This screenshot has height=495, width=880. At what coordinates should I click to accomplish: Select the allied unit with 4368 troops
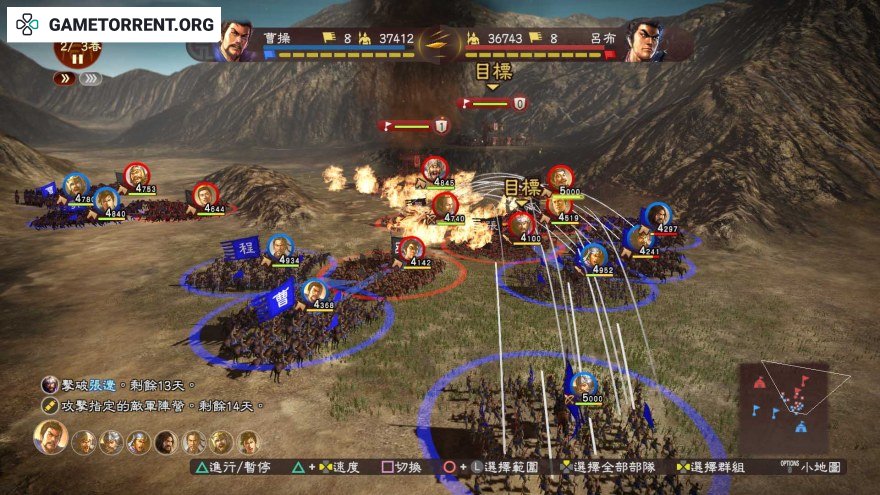(x=315, y=292)
